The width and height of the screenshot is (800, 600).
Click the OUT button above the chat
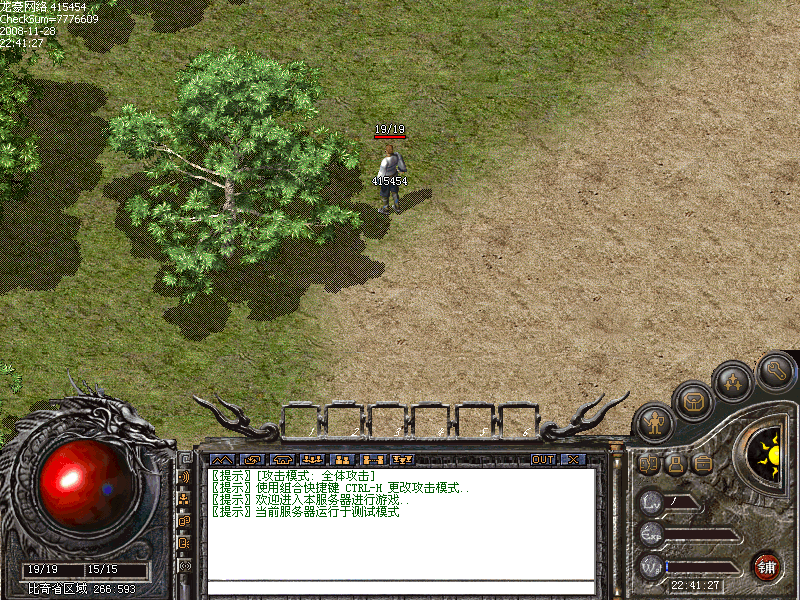click(x=542, y=460)
